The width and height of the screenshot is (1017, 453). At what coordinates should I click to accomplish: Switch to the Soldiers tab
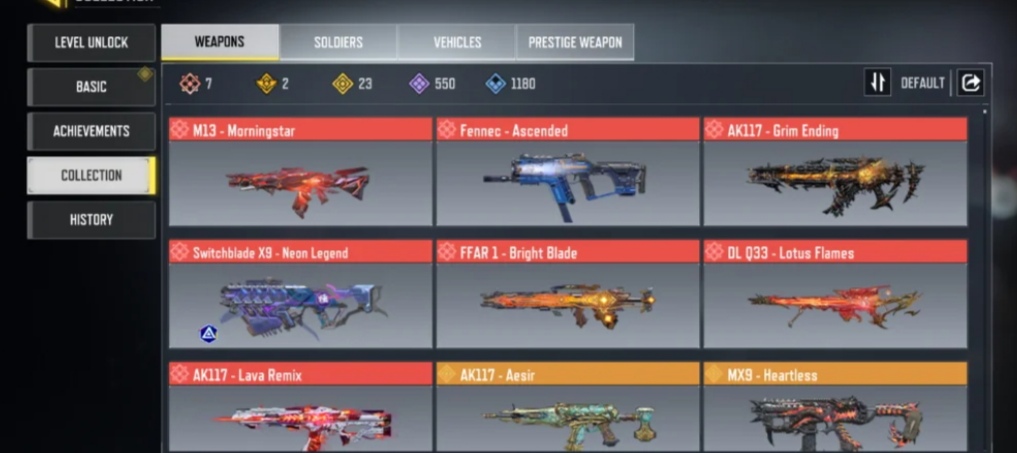(338, 42)
